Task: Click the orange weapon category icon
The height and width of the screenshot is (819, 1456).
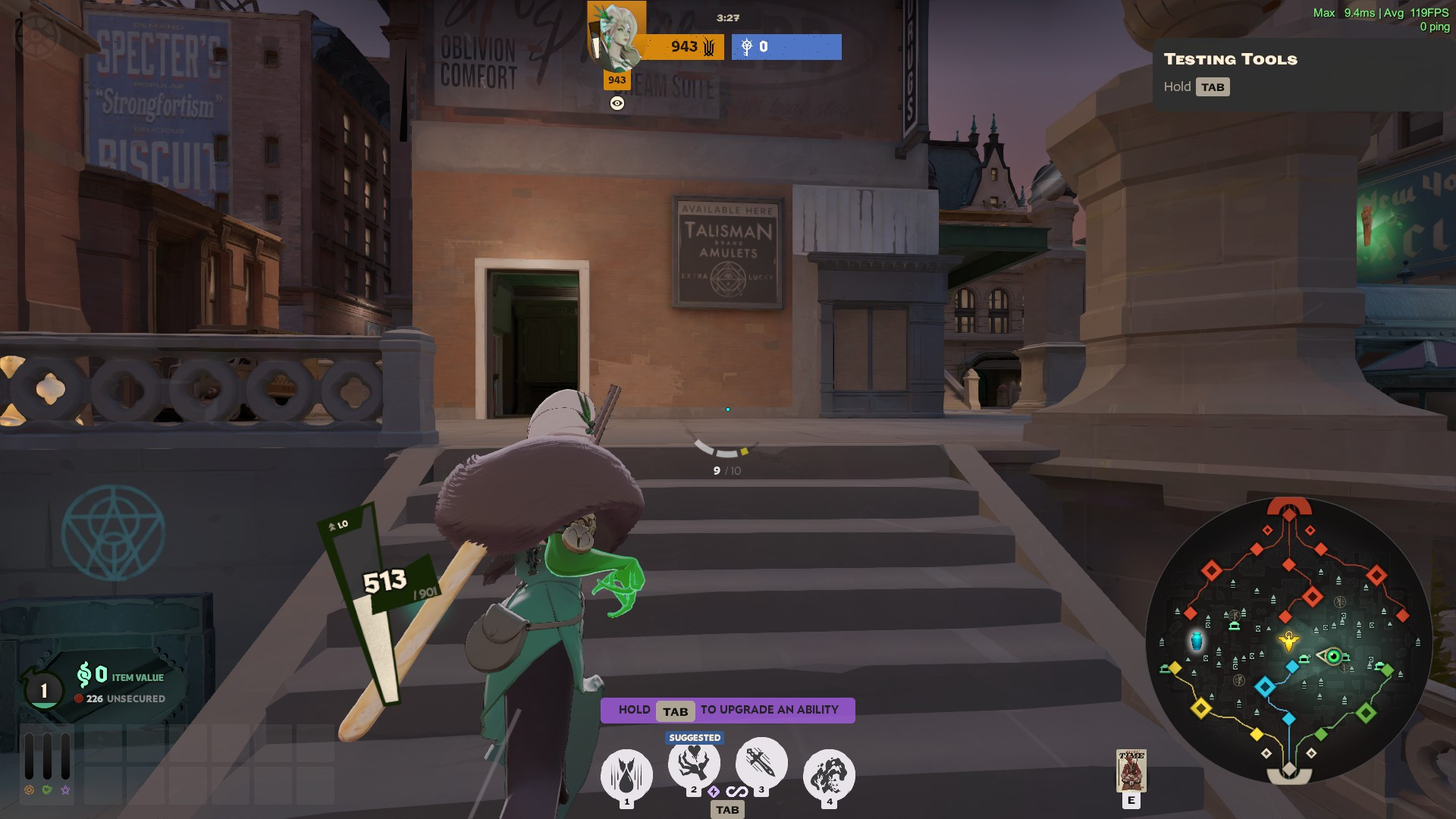Action: [x=29, y=790]
